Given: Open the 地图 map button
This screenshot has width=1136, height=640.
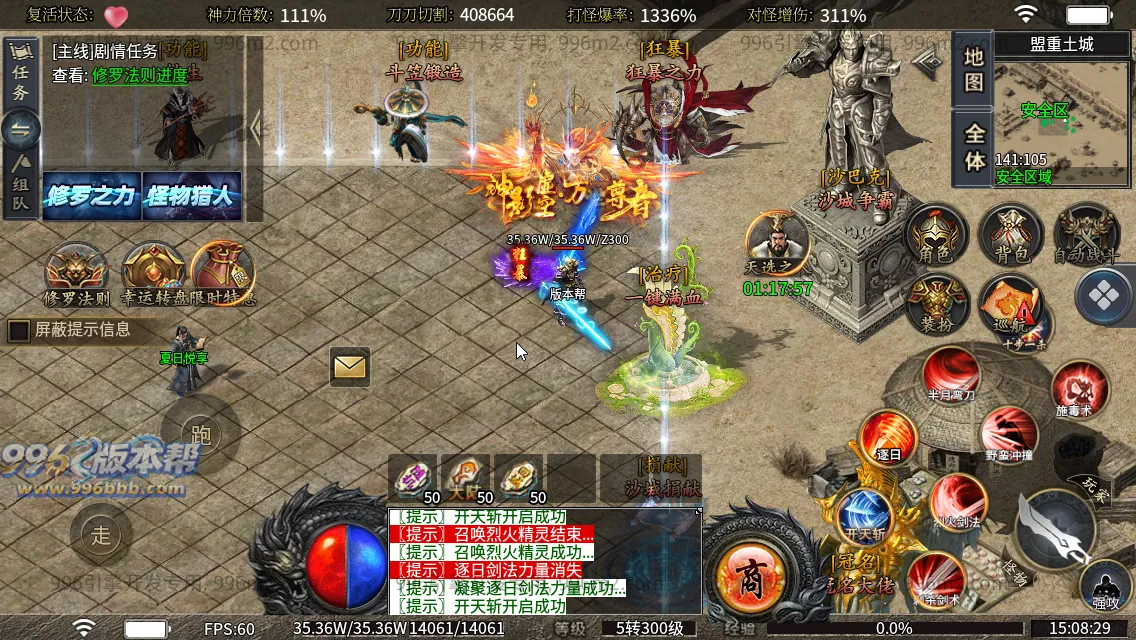Looking at the screenshot, I should pos(974,70).
